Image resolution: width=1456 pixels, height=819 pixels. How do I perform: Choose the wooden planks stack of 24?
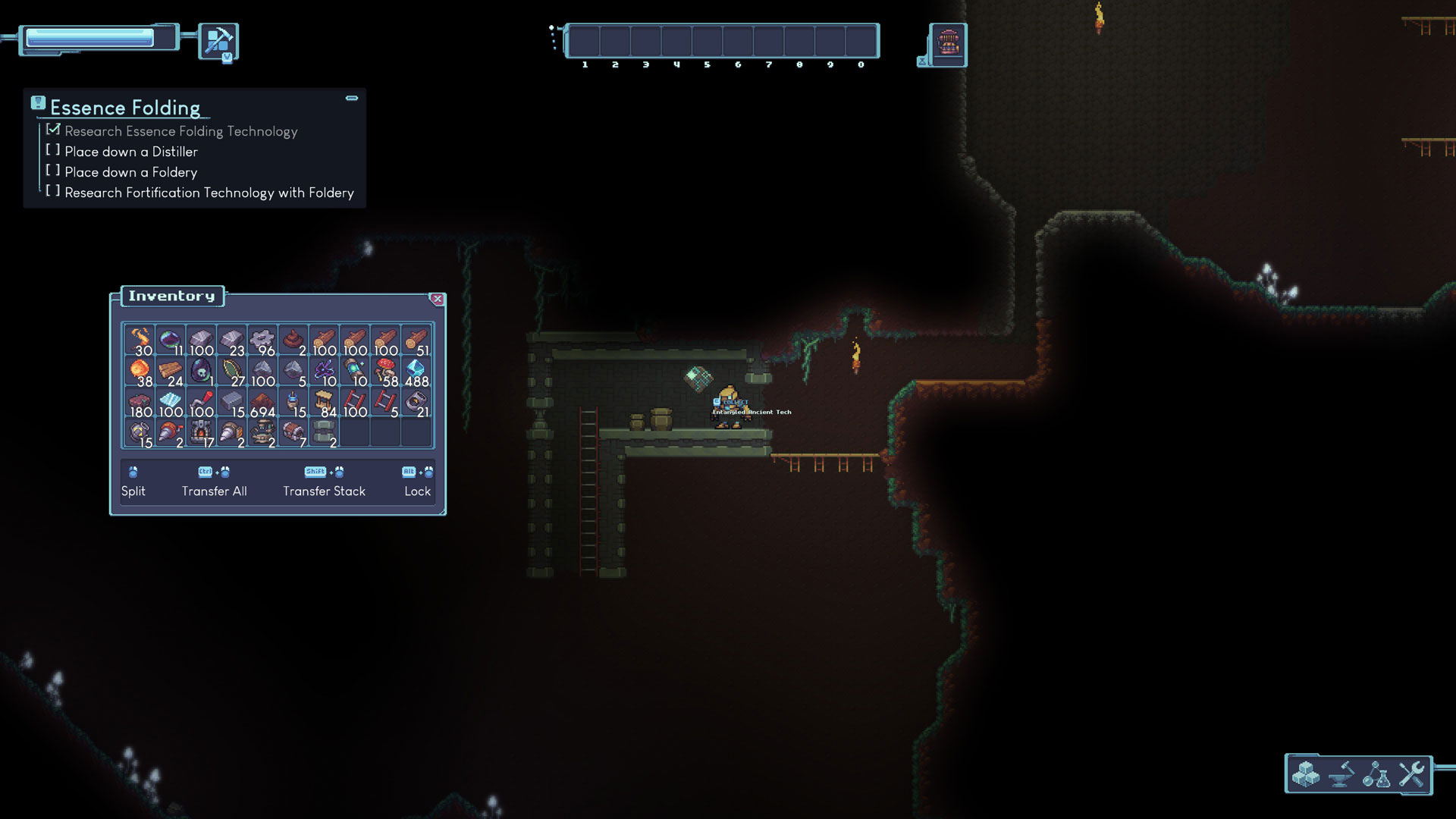pyautogui.click(x=171, y=372)
